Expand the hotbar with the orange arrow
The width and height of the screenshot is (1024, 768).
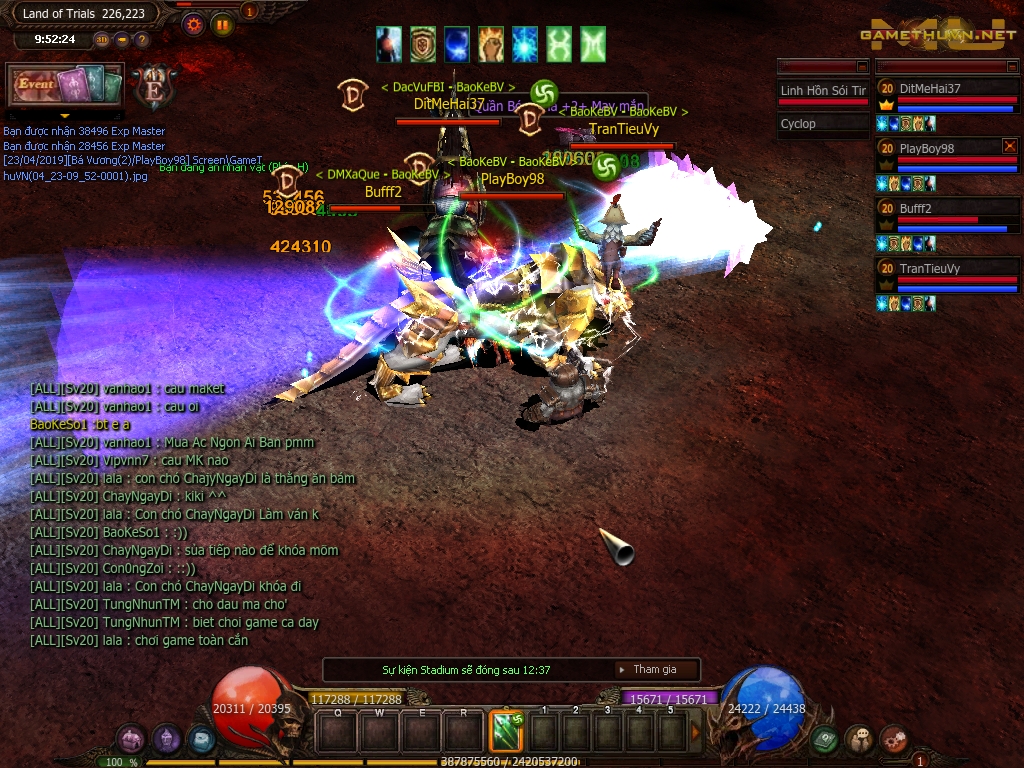pyautogui.click(x=696, y=732)
